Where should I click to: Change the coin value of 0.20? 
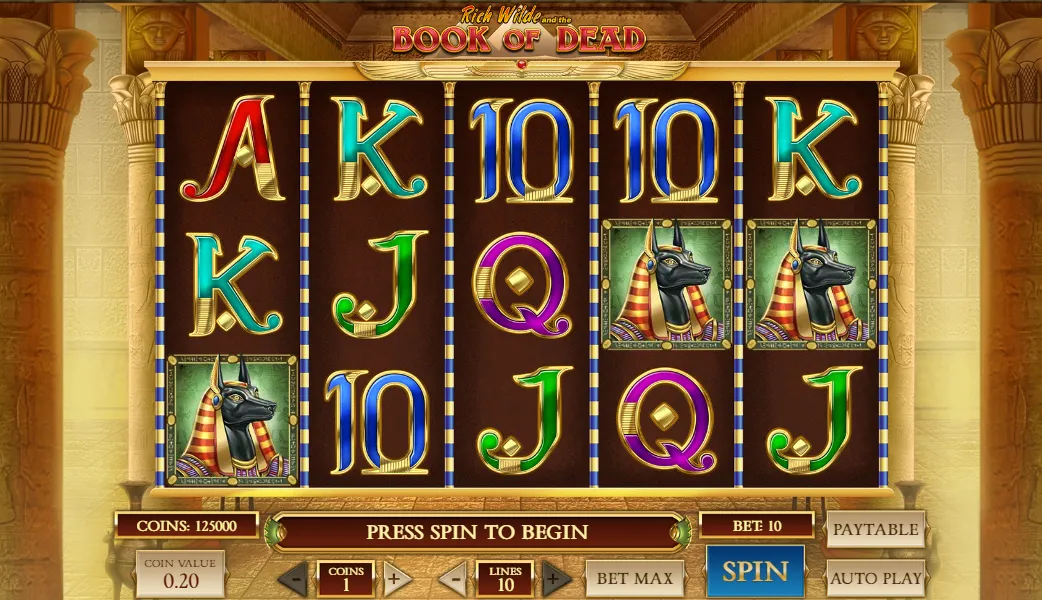coord(180,574)
